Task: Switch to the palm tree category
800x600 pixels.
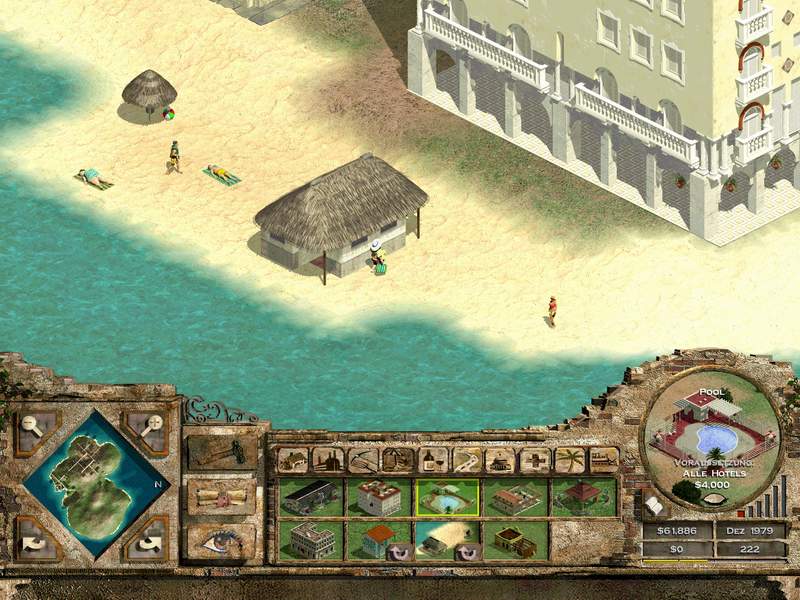Action: pos(570,460)
